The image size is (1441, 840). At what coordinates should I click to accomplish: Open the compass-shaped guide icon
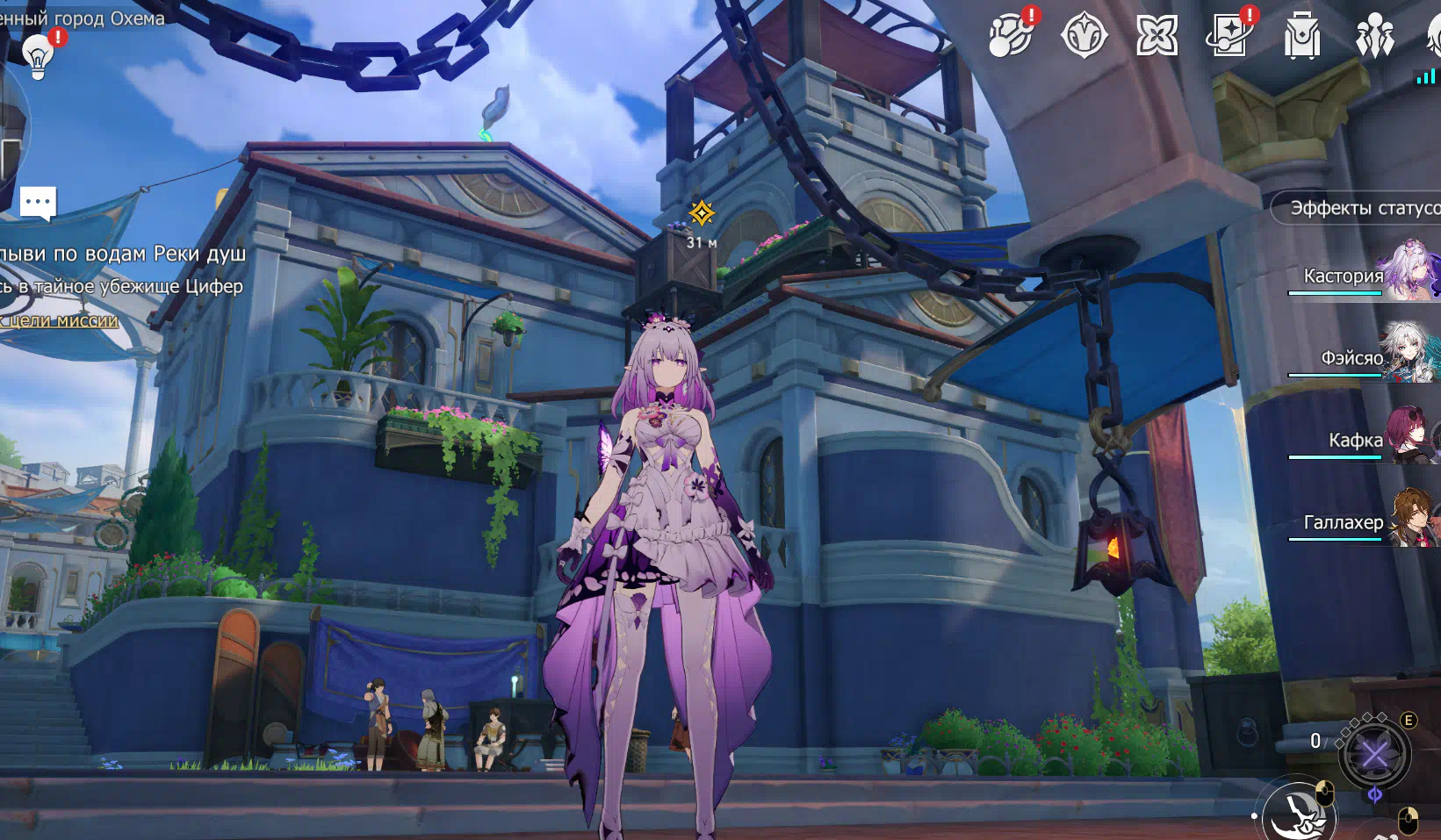point(1084,37)
